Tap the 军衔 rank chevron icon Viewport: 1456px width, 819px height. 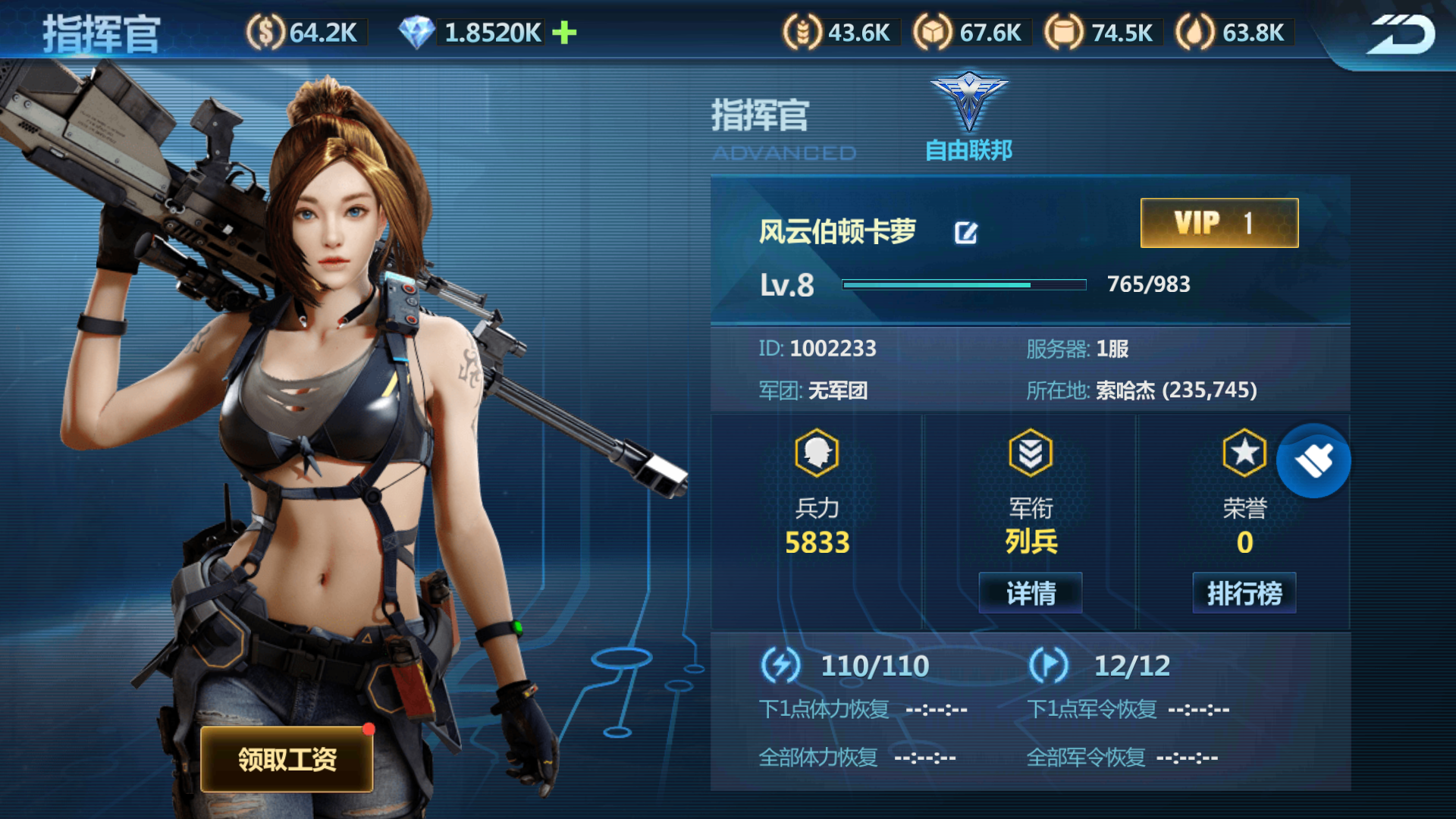pyautogui.click(x=1031, y=453)
